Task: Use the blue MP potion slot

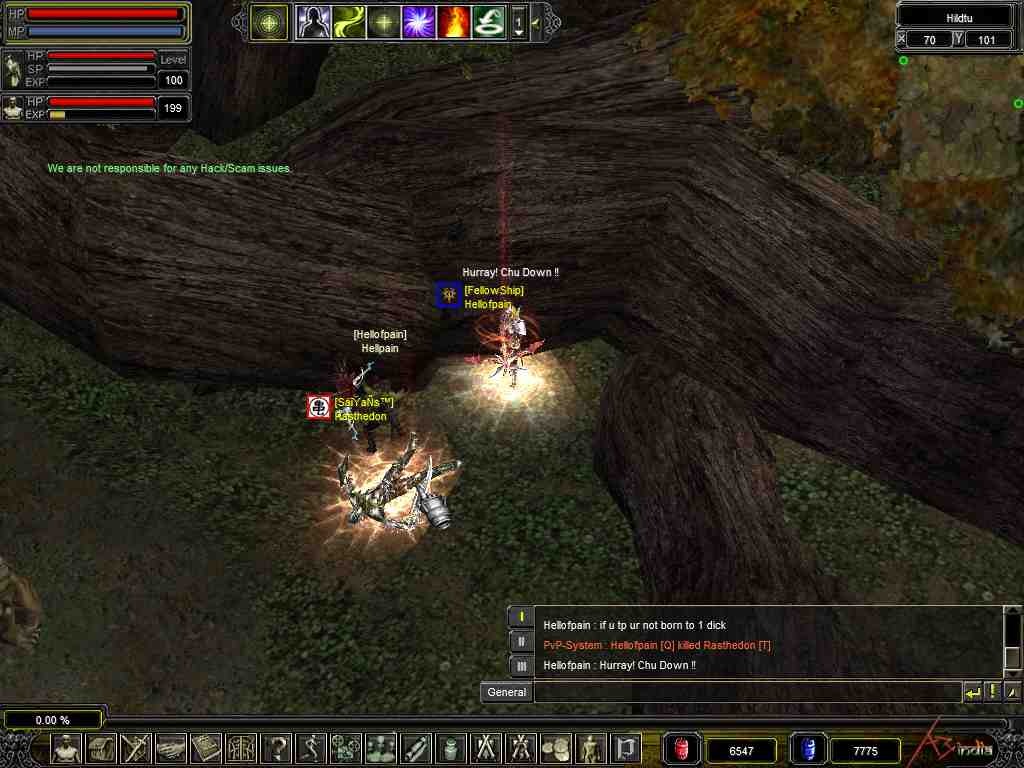Action: (807, 749)
